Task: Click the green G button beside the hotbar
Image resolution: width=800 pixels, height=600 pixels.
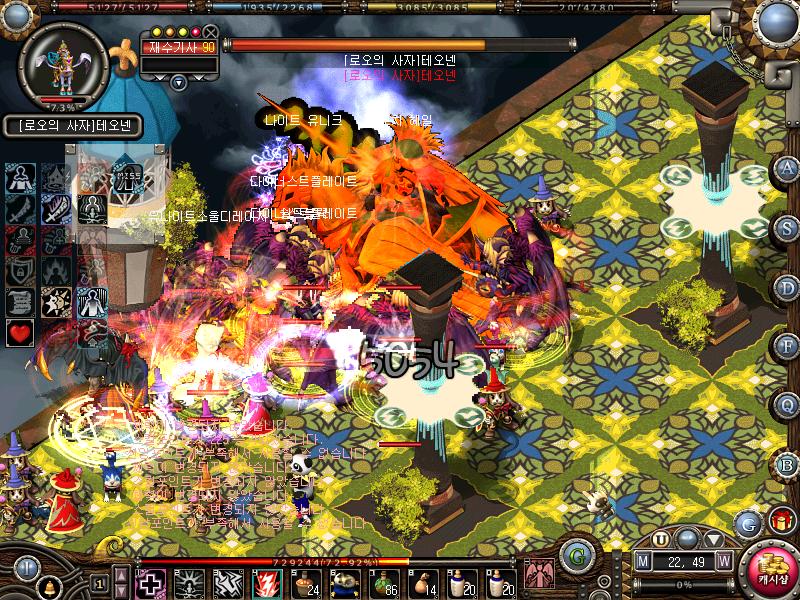Action: tap(575, 555)
